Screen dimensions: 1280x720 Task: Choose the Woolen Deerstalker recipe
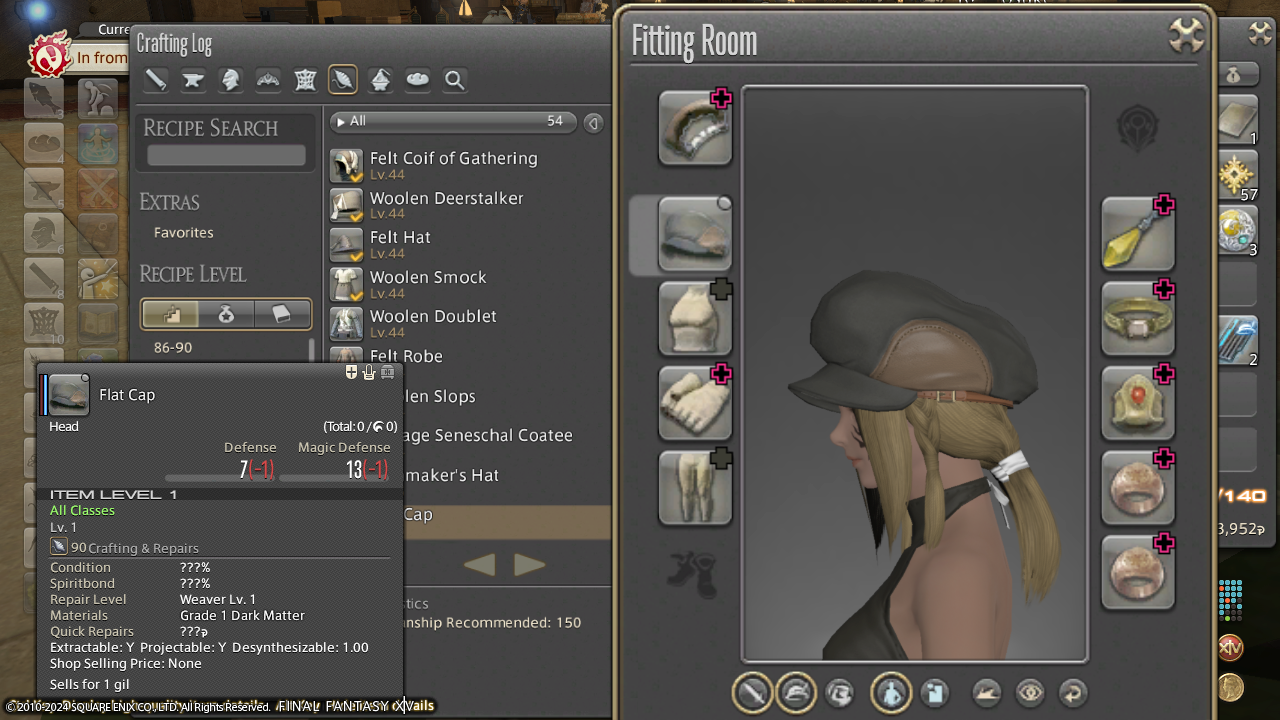click(446, 199)
